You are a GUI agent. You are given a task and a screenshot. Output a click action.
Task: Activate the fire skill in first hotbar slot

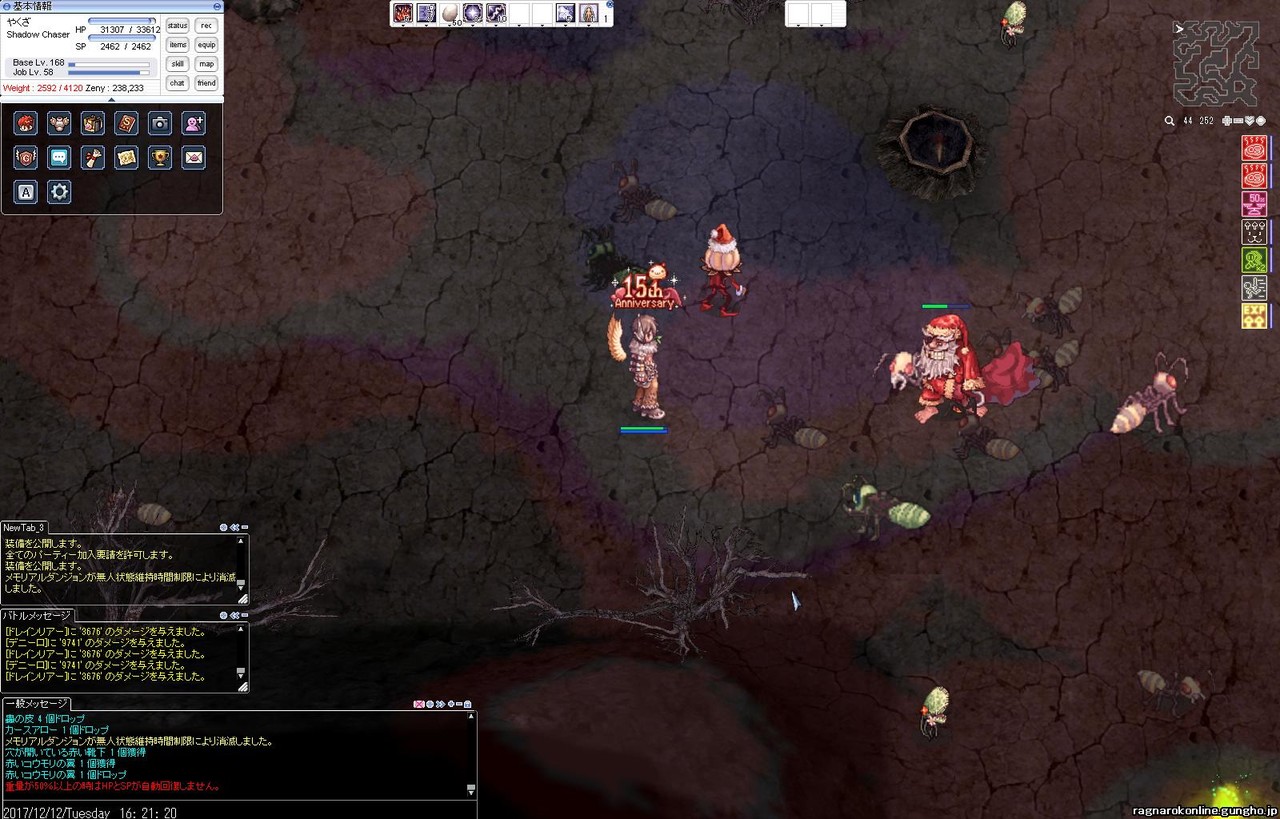click(403, 13)
